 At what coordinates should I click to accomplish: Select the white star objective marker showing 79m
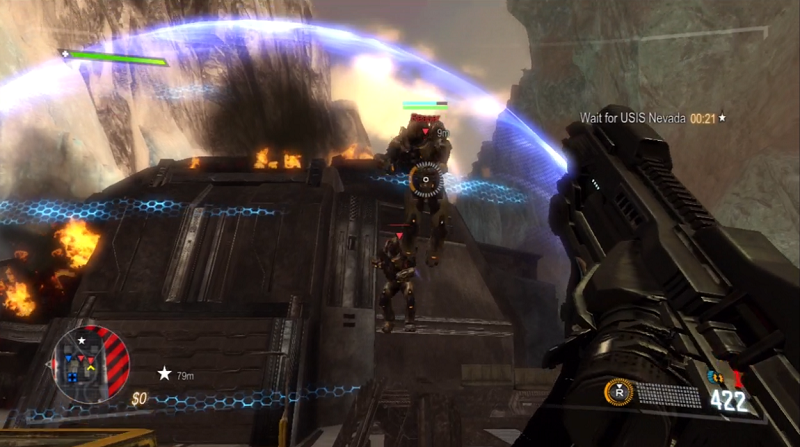164,373
